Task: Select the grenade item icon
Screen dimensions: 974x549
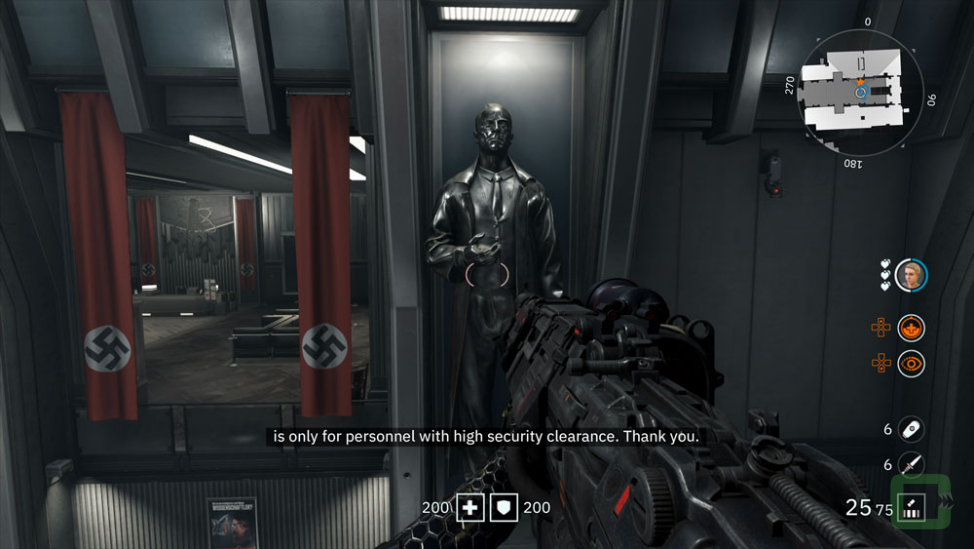Action: (x=910, y=429)
